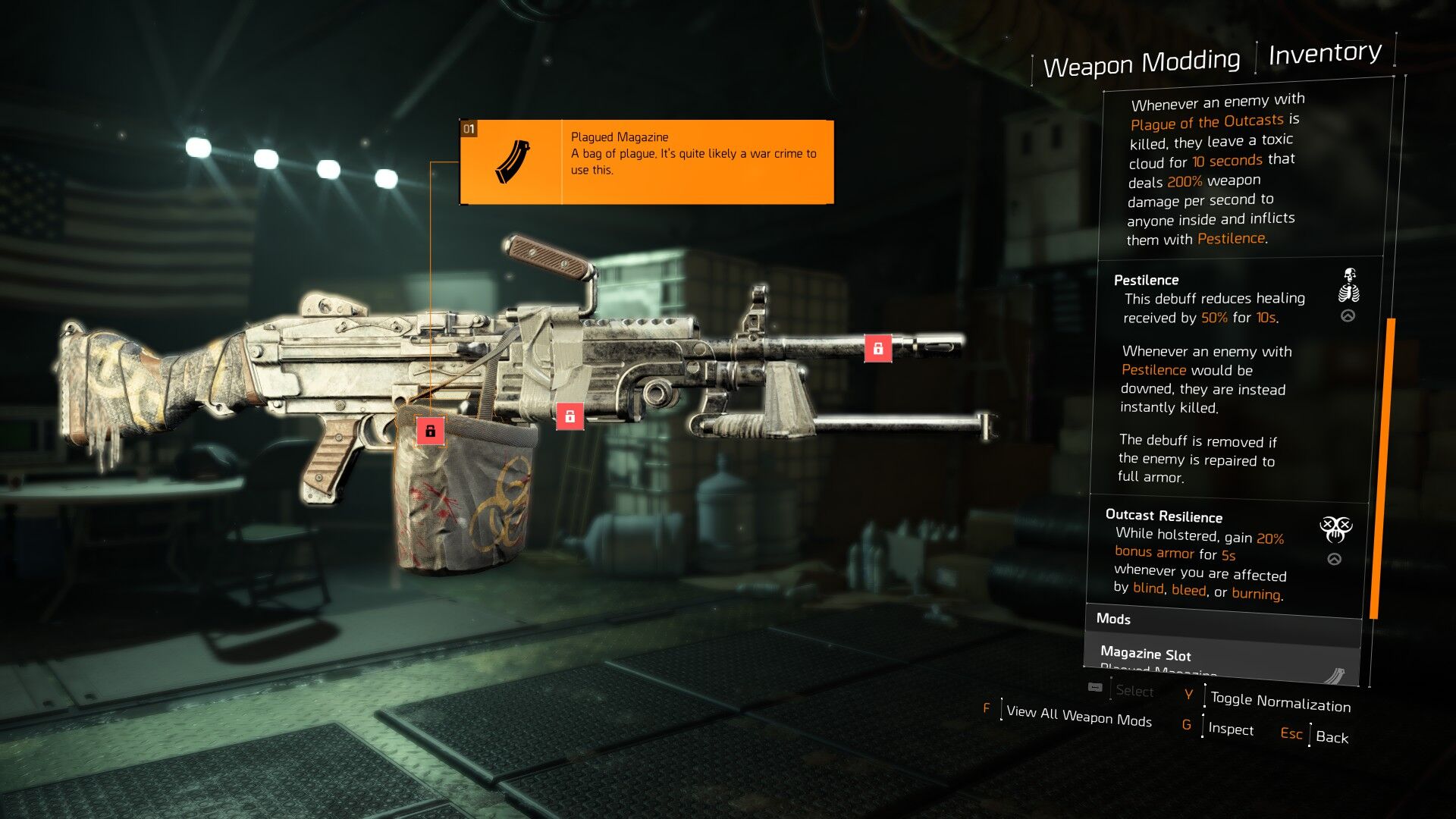Click the Plagued Magazine info card
The image size is (1456, 819).
point(647,162)
